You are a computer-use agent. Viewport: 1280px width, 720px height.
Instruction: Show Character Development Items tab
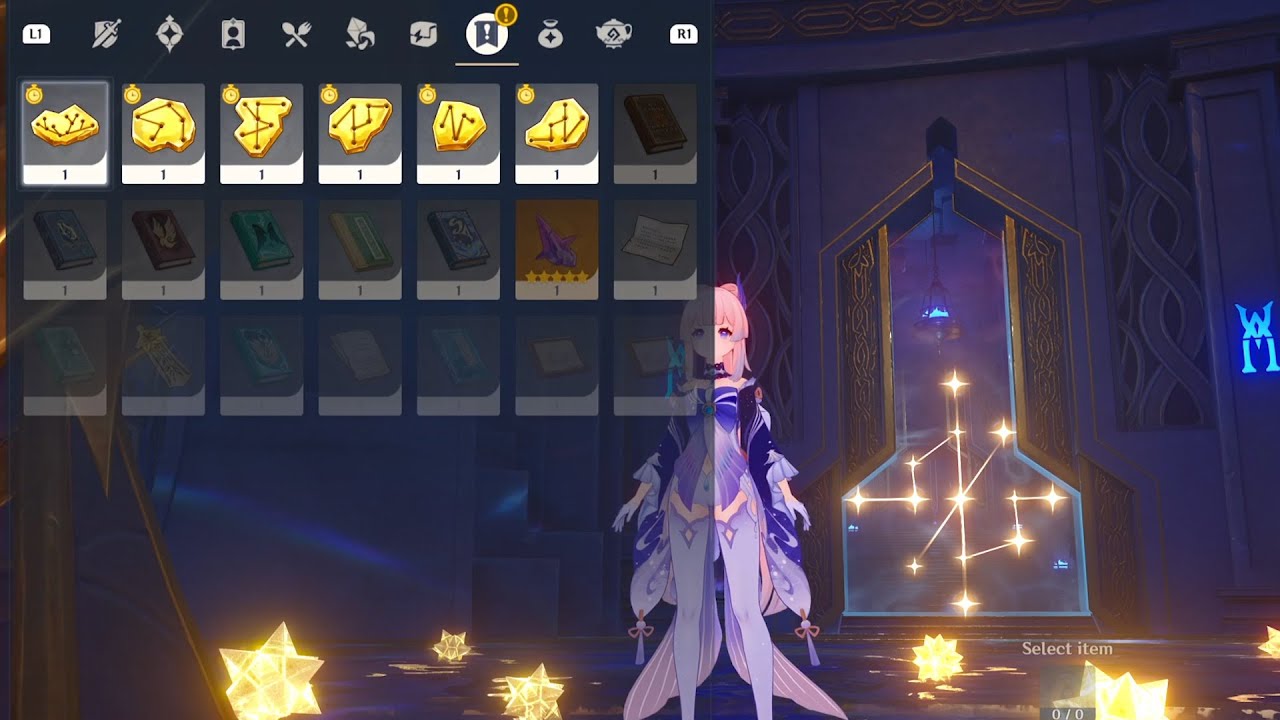[233, 35]
